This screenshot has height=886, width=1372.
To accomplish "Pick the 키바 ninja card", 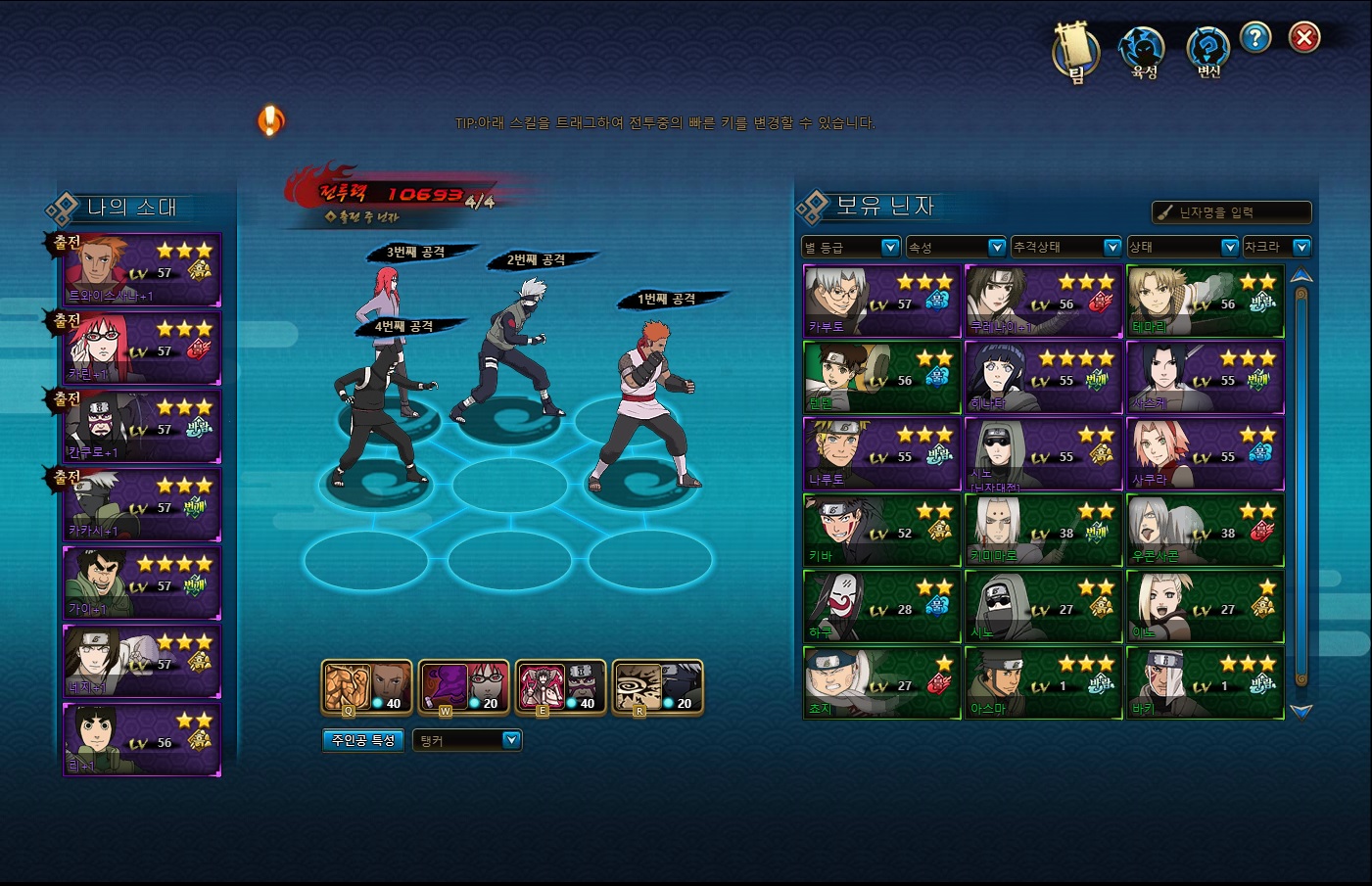I will coord(881,531).
